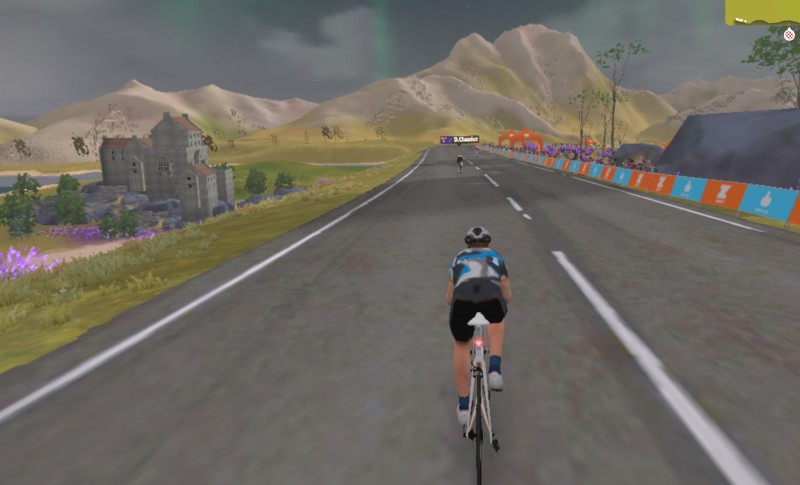Click the checkered finish marker pin
800x485 pixels.
(789, 34)
